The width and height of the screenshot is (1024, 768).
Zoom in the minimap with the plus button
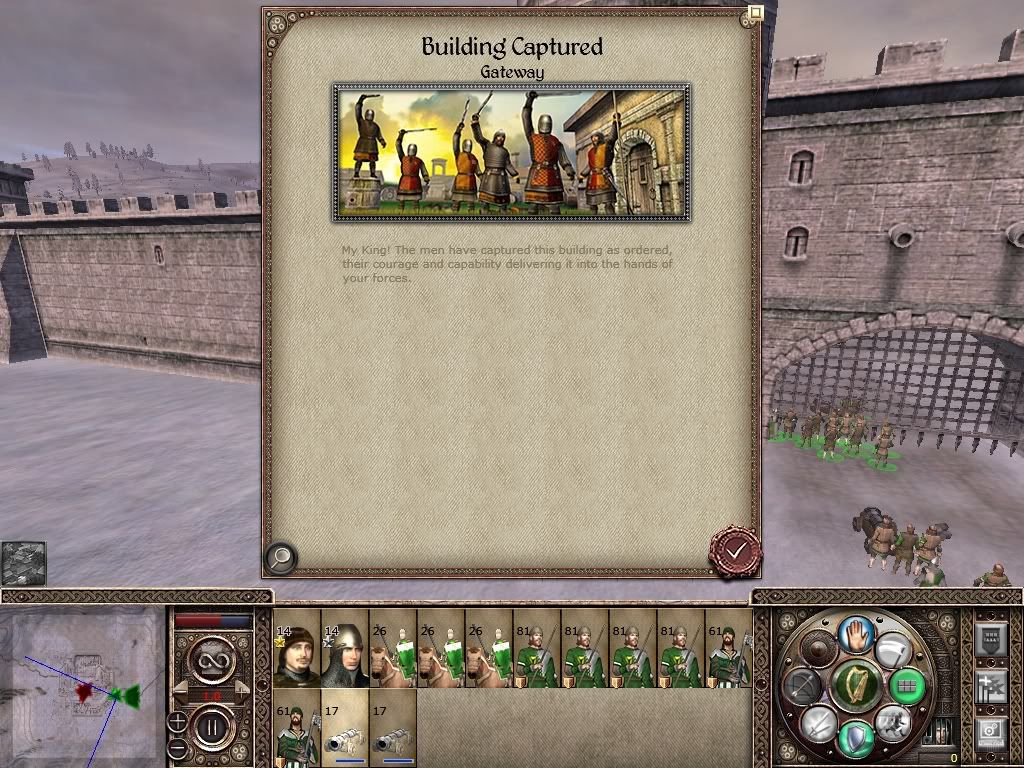pos(177,721)
